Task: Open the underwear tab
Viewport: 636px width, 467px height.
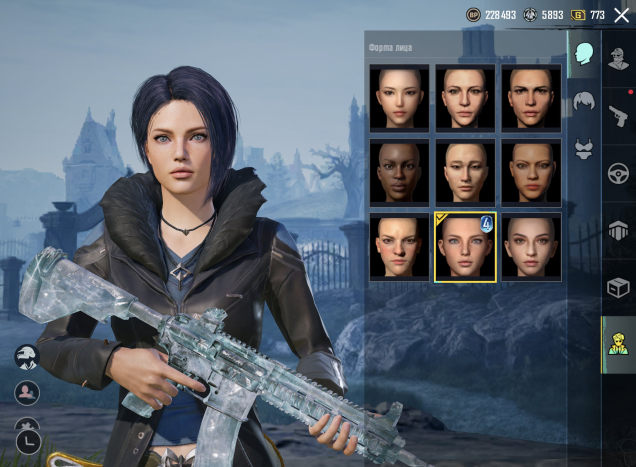Action: coord(584,150)
